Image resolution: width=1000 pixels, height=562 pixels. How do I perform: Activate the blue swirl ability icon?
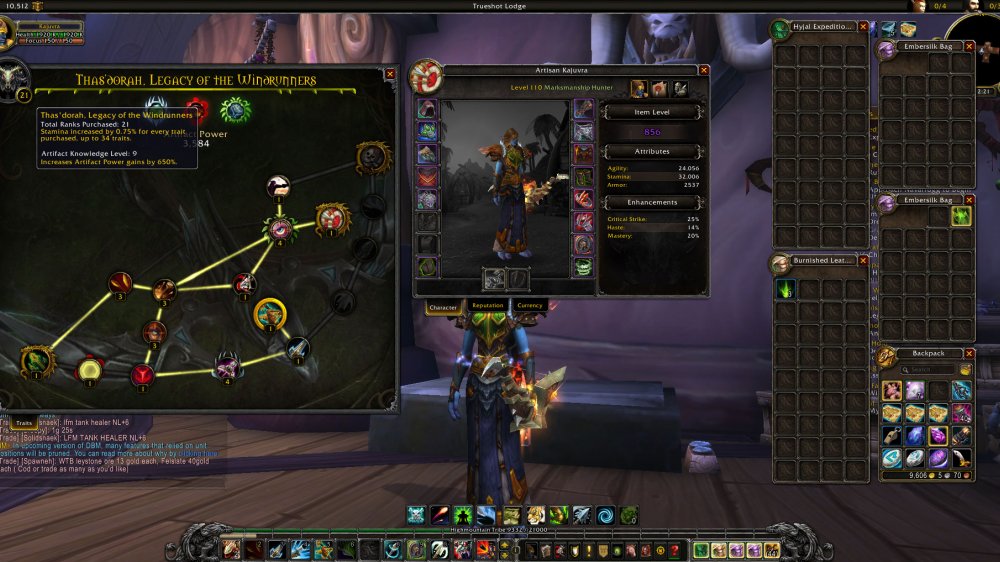tap(605, 515)
